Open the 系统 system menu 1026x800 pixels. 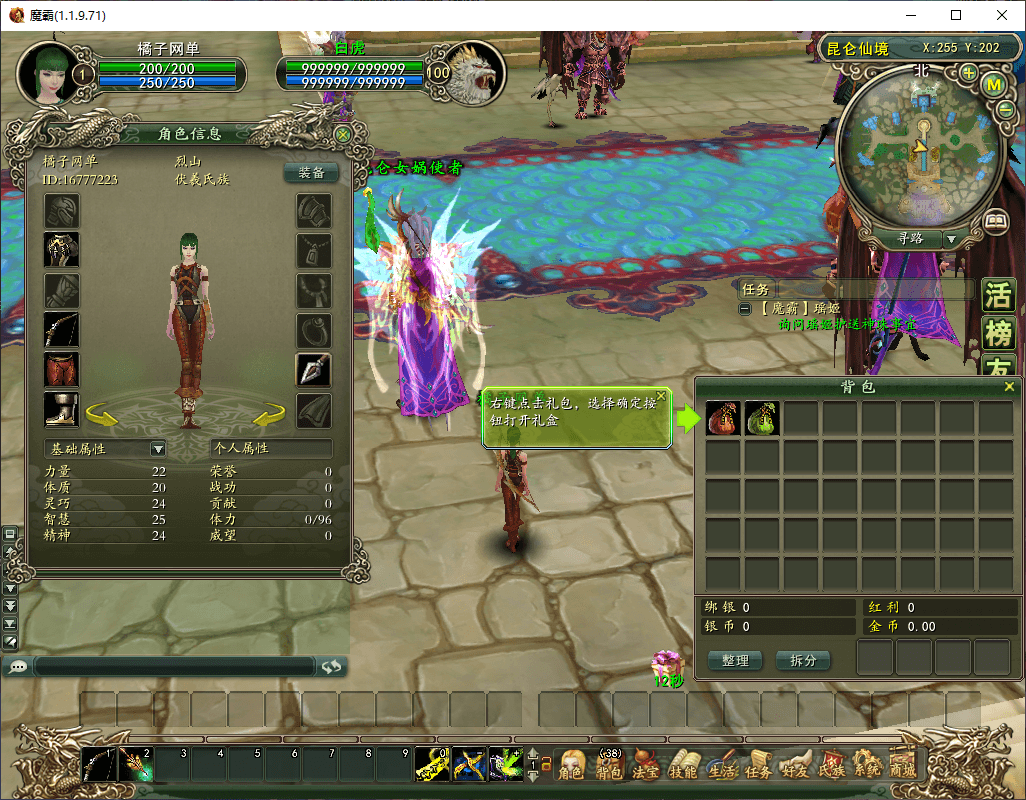click(x=867, y=766)
